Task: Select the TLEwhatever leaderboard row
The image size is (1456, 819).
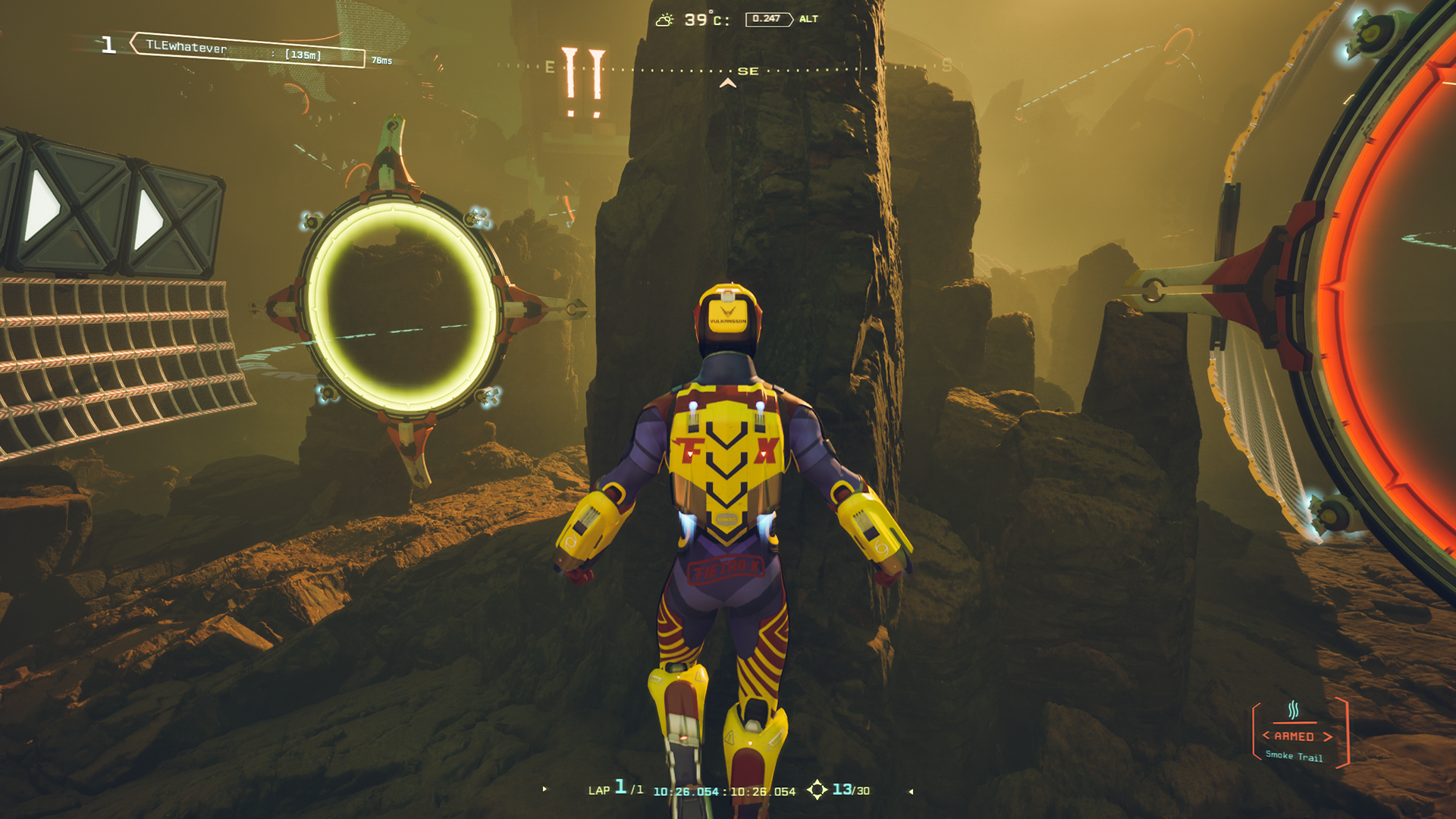Action: 246,50
